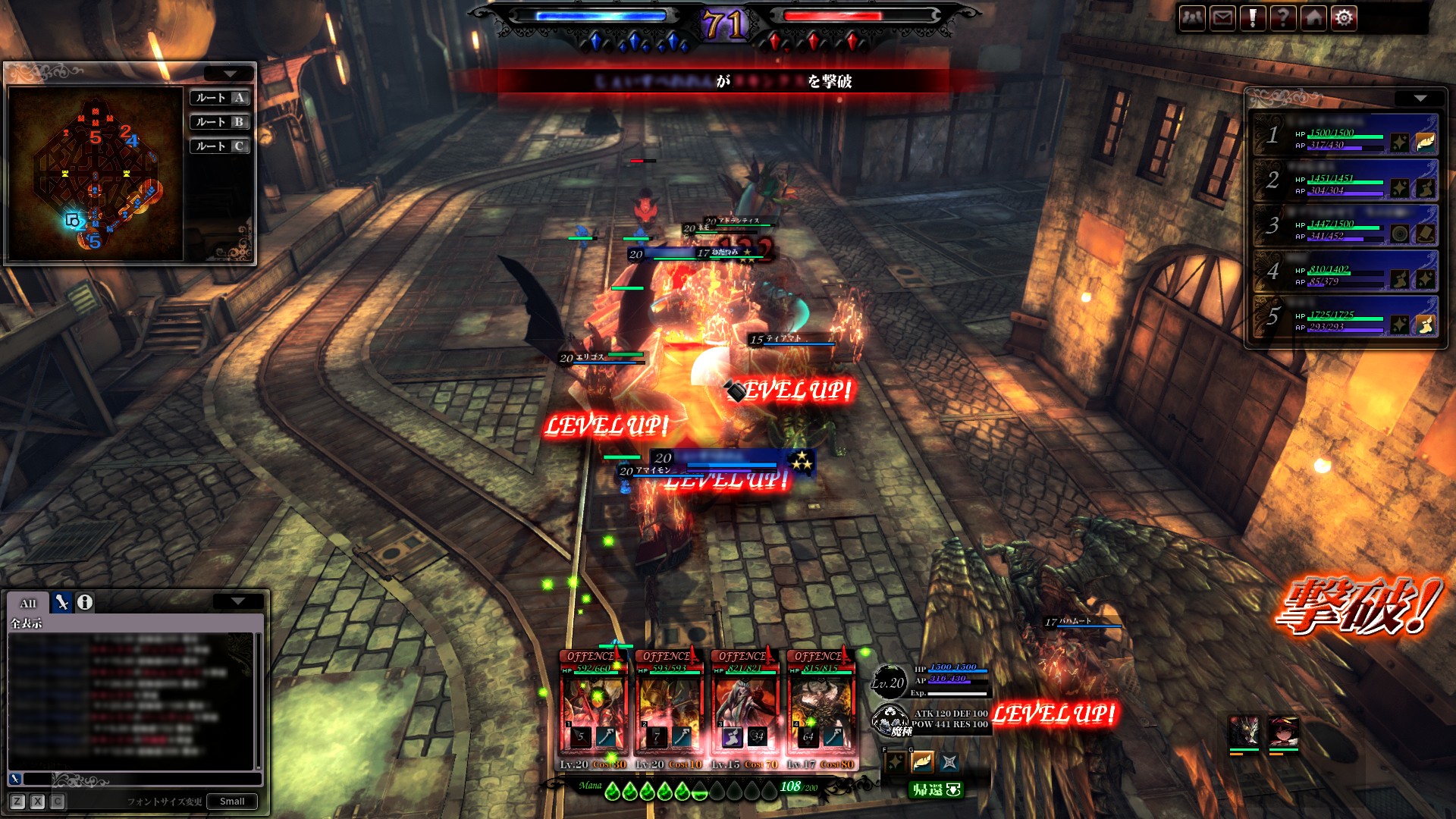1456x819 pixels.
Task: Activate the golden feather skill
Action: pos(922,761)
